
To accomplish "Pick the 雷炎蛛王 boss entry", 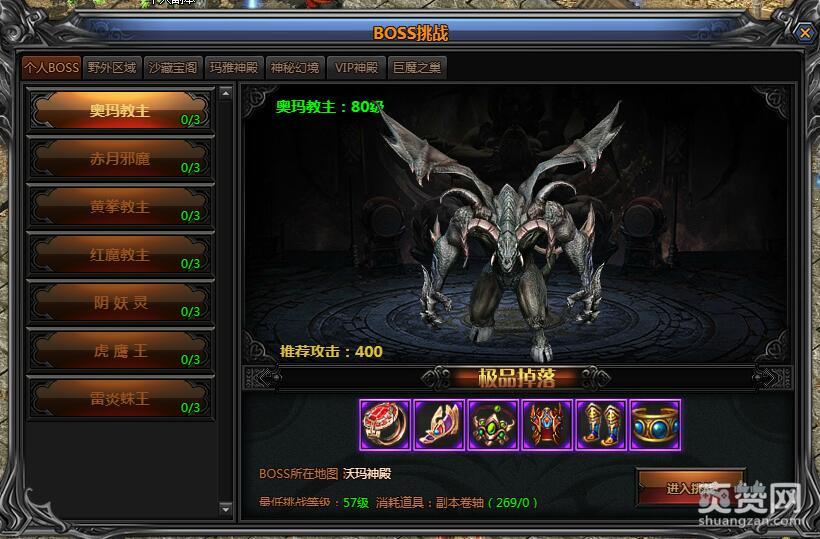I will (120, 399).
